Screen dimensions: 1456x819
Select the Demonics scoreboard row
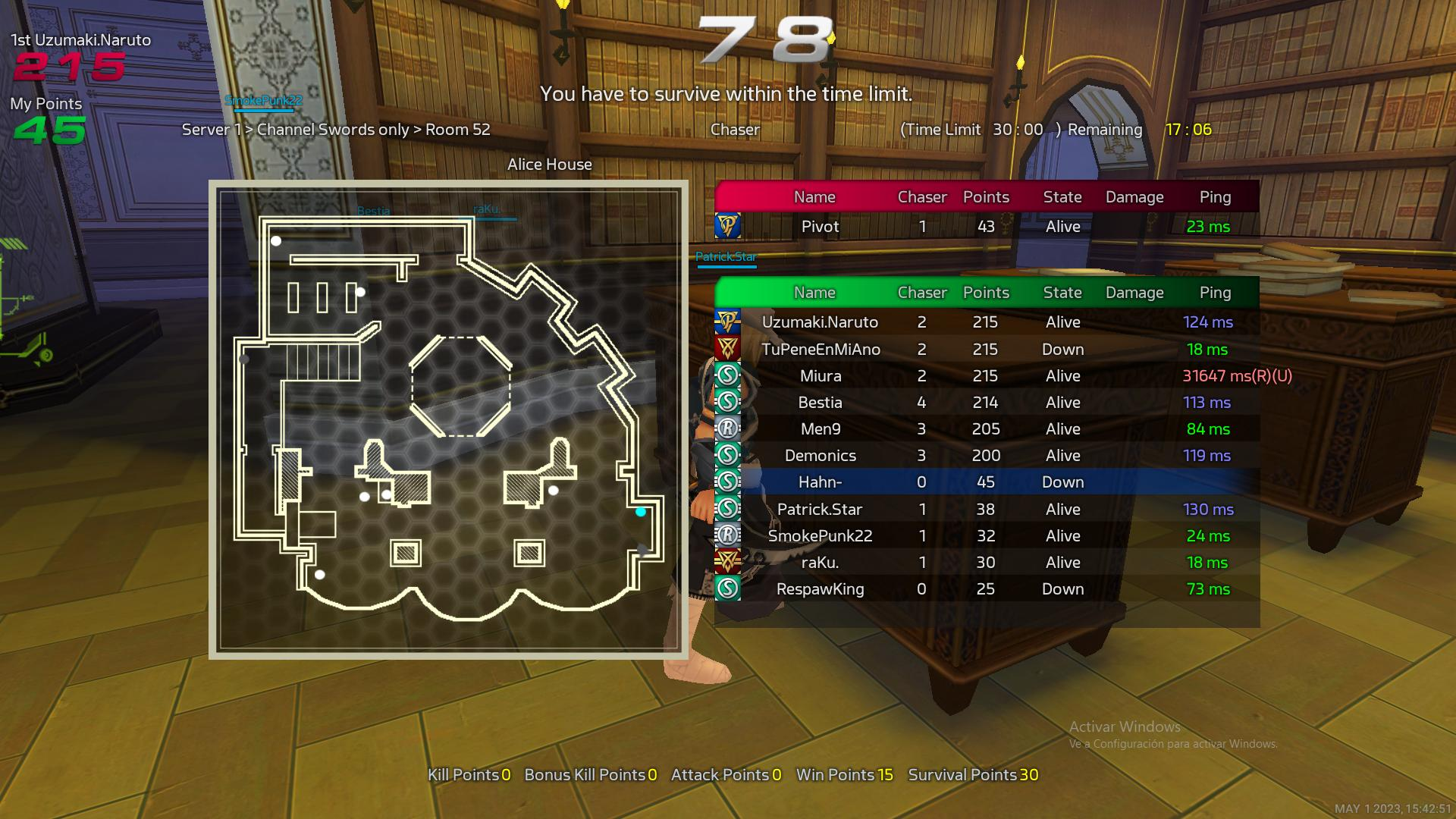(986, 455)
